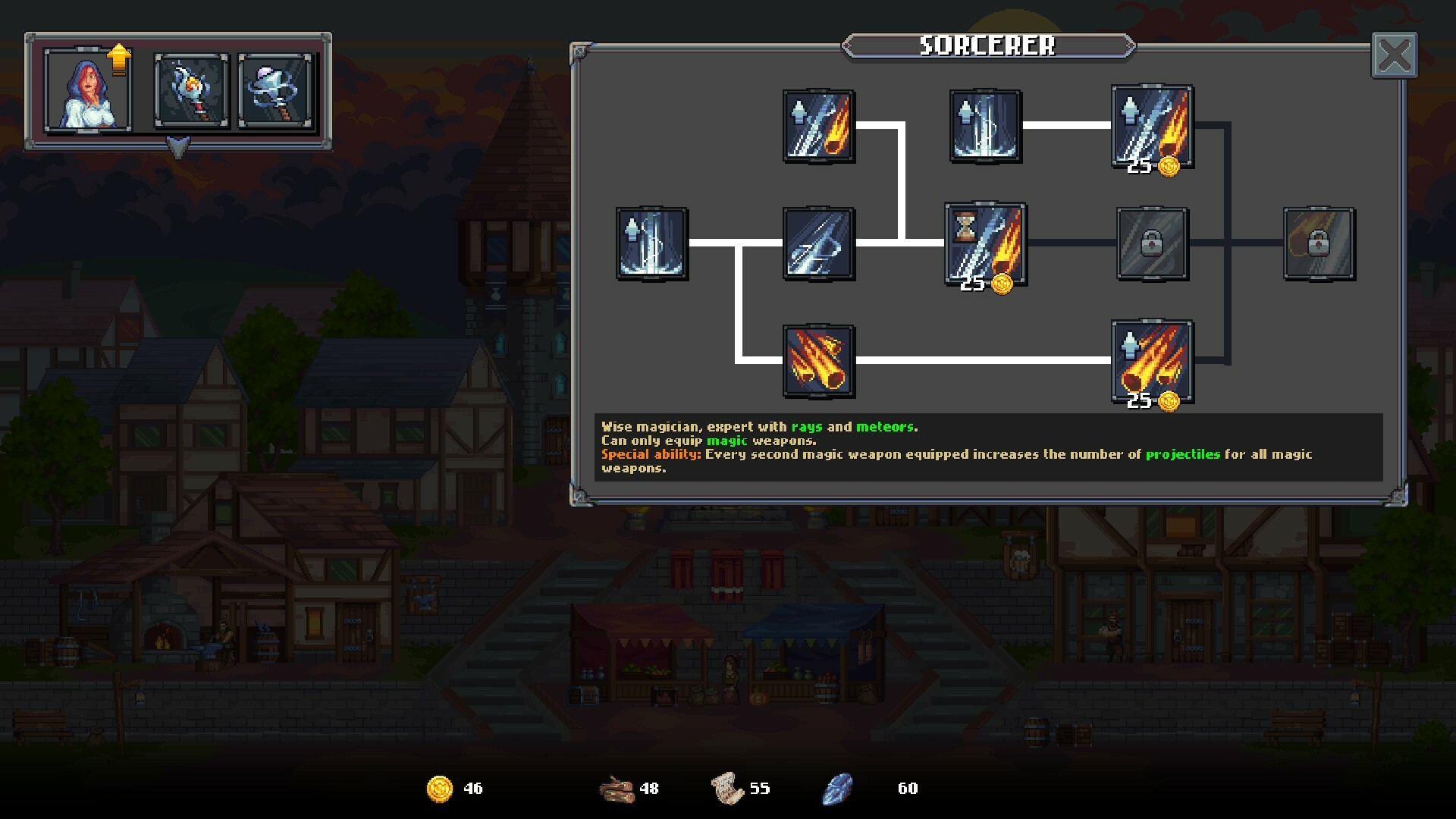Select the sorceress character portrait

point(88,90)
